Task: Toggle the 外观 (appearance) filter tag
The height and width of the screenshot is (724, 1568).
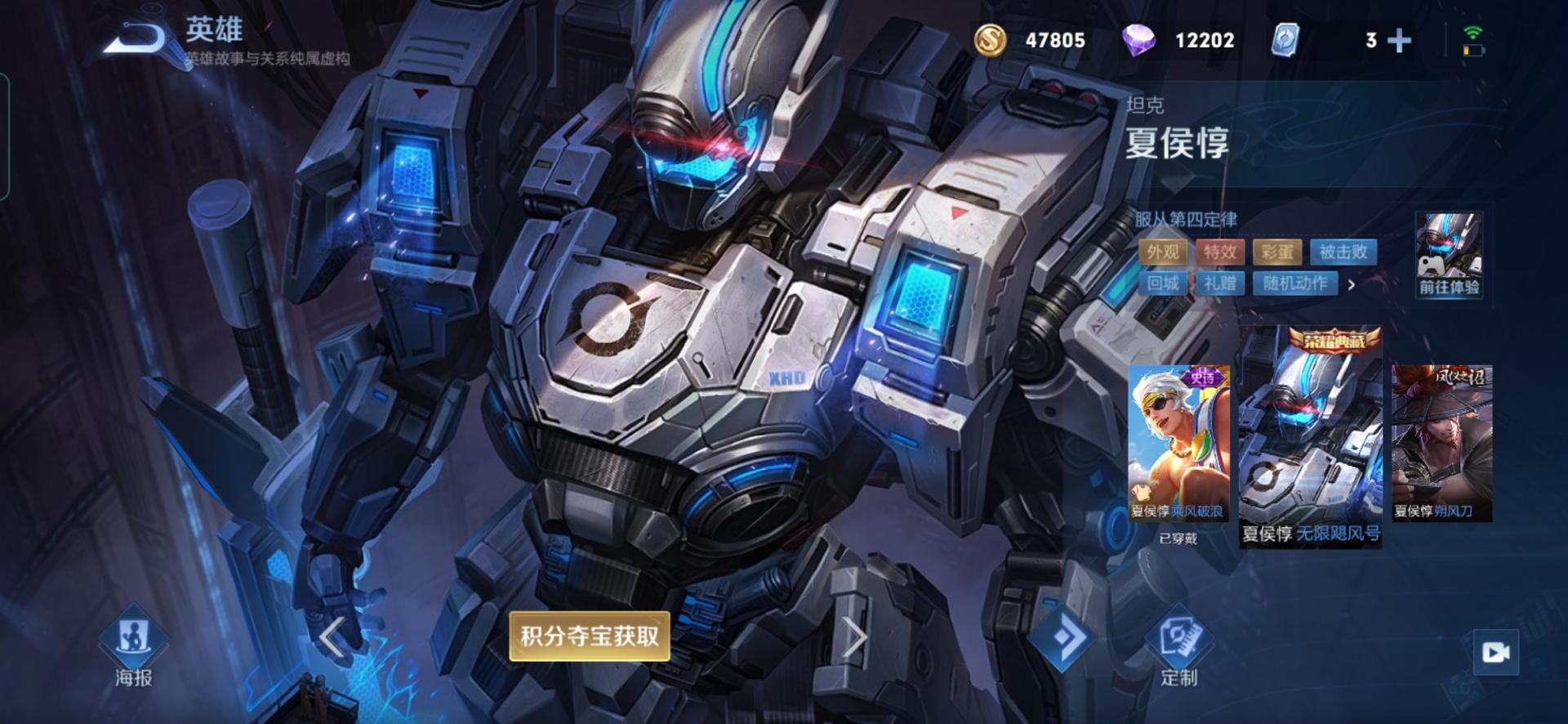Action: click(x=1163, y=253)
